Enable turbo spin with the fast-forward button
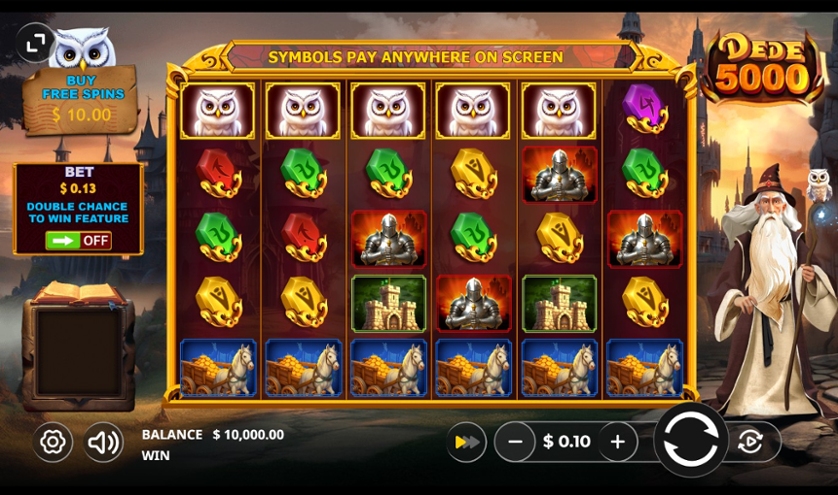This screenshot has width=838, height=495. 465,441
